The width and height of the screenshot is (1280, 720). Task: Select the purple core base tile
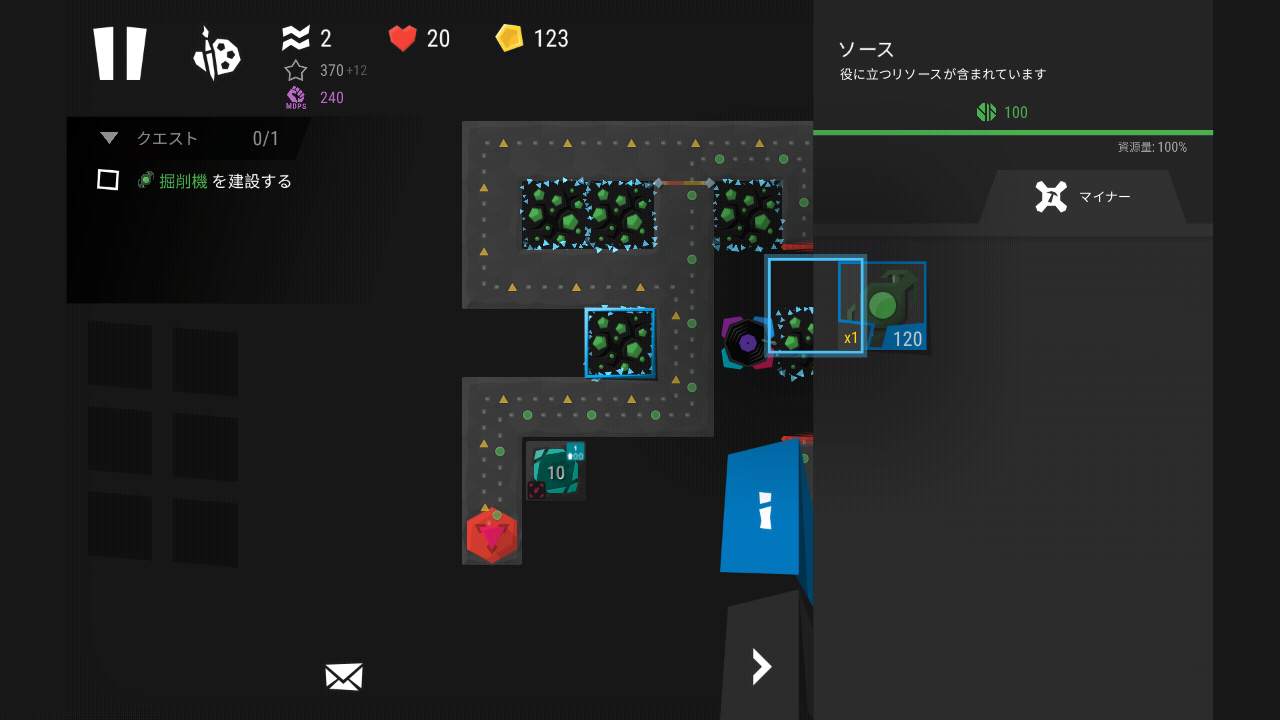[x=747, y=343]
